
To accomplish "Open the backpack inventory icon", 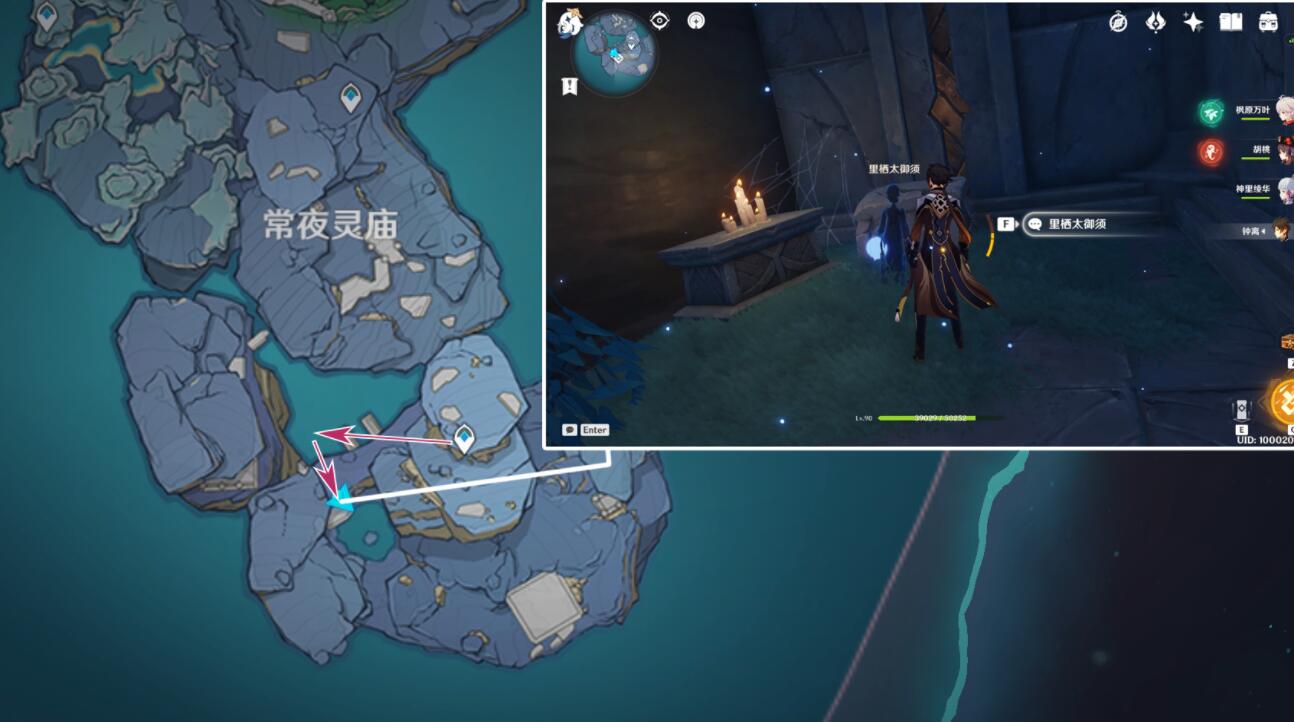I will (1268, 22).
